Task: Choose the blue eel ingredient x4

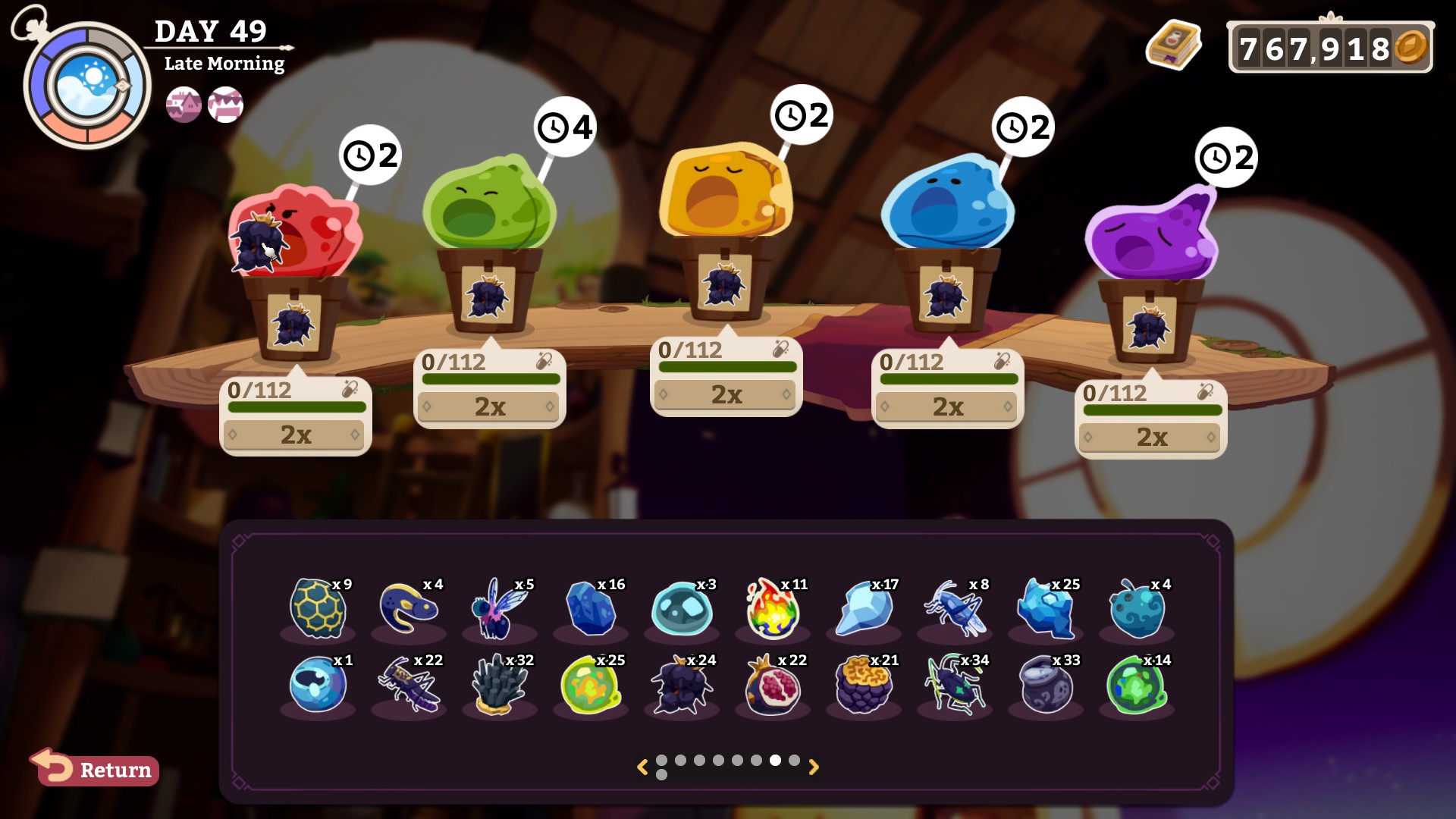Action: click(409, 608)
